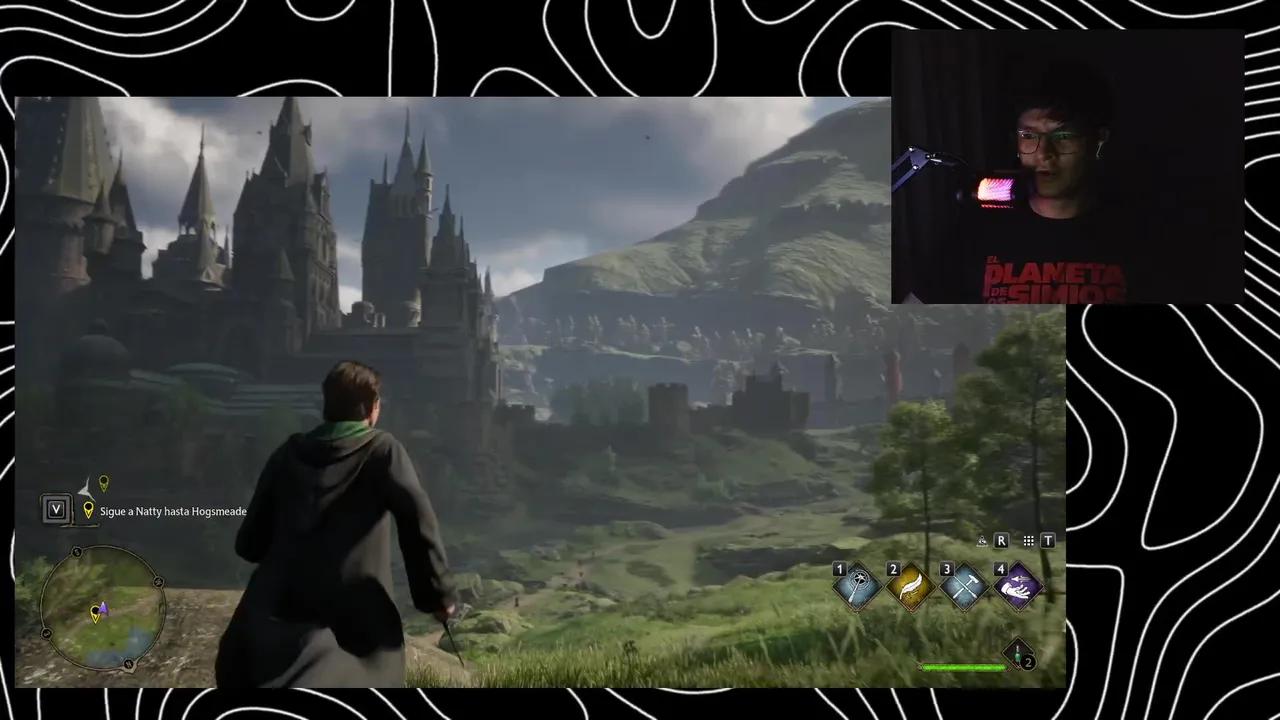Click the V key prompt box
Viewport: 1280px width, 720px height.
click(x=57, y=510)
